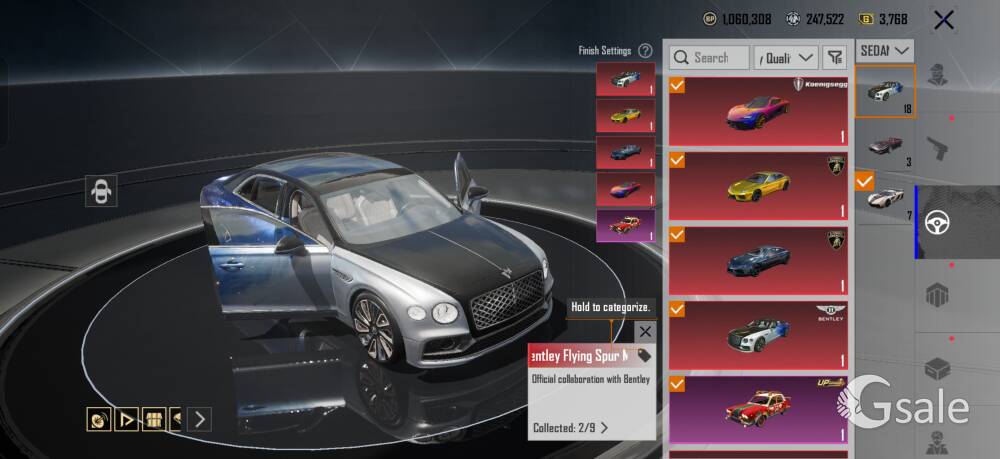The width and height of the screenshot is (1000, 459).
Task: Switch to the pistol weapons category tab
Action: 938,150
